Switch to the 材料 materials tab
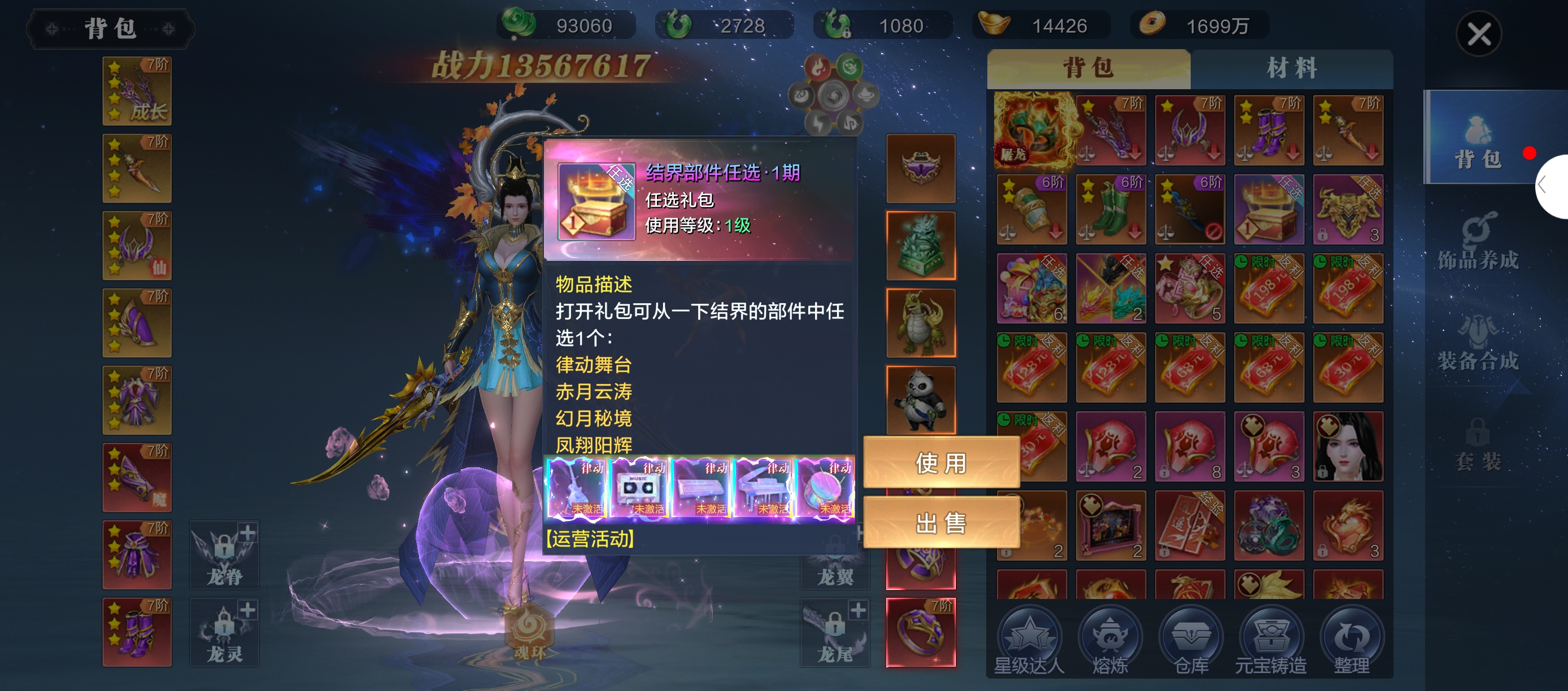The height and width of the screenshot is (691, 1568). tap(1291, 68)
